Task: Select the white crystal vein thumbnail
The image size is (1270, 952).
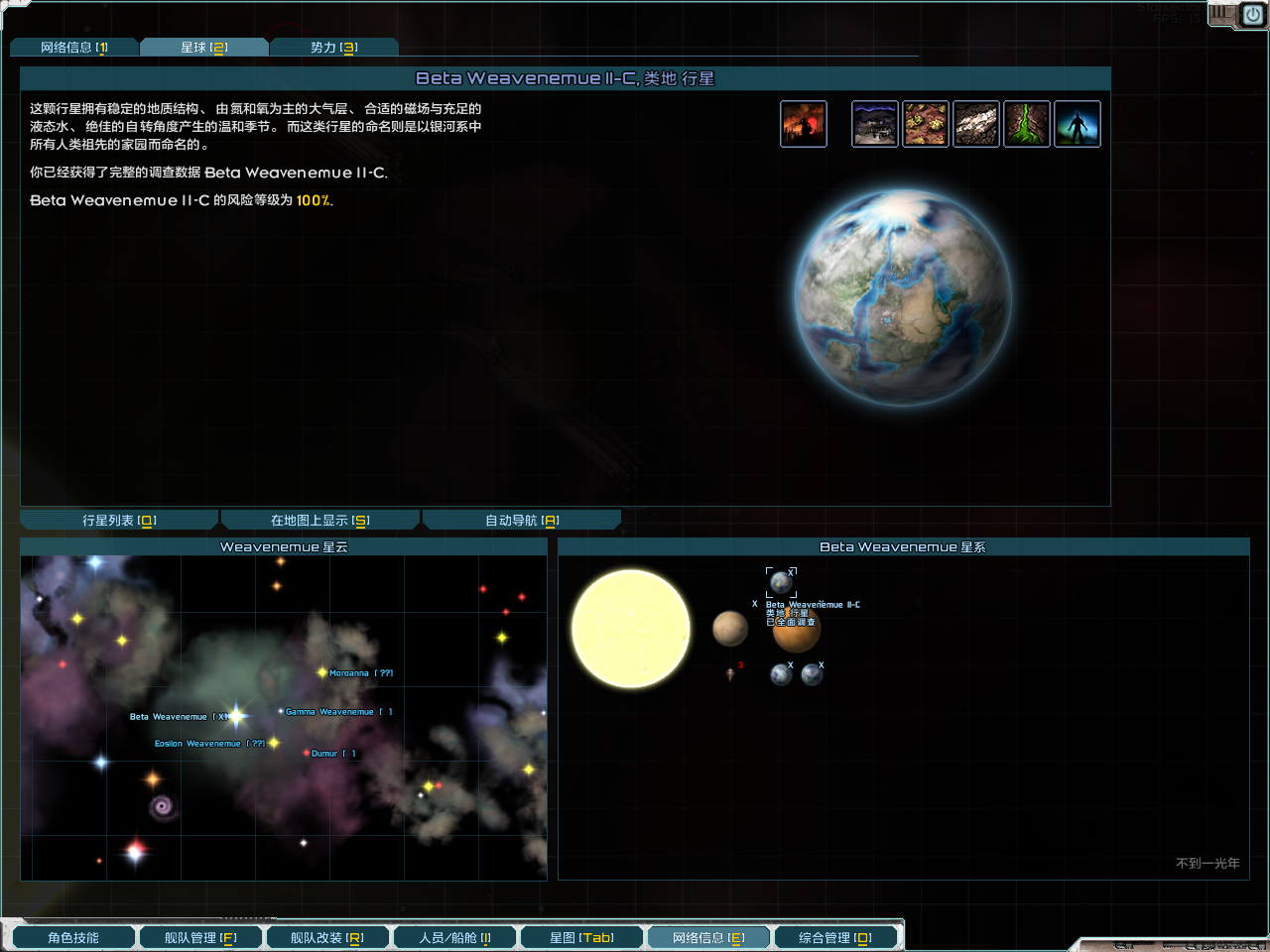Action: coord(976,123)
